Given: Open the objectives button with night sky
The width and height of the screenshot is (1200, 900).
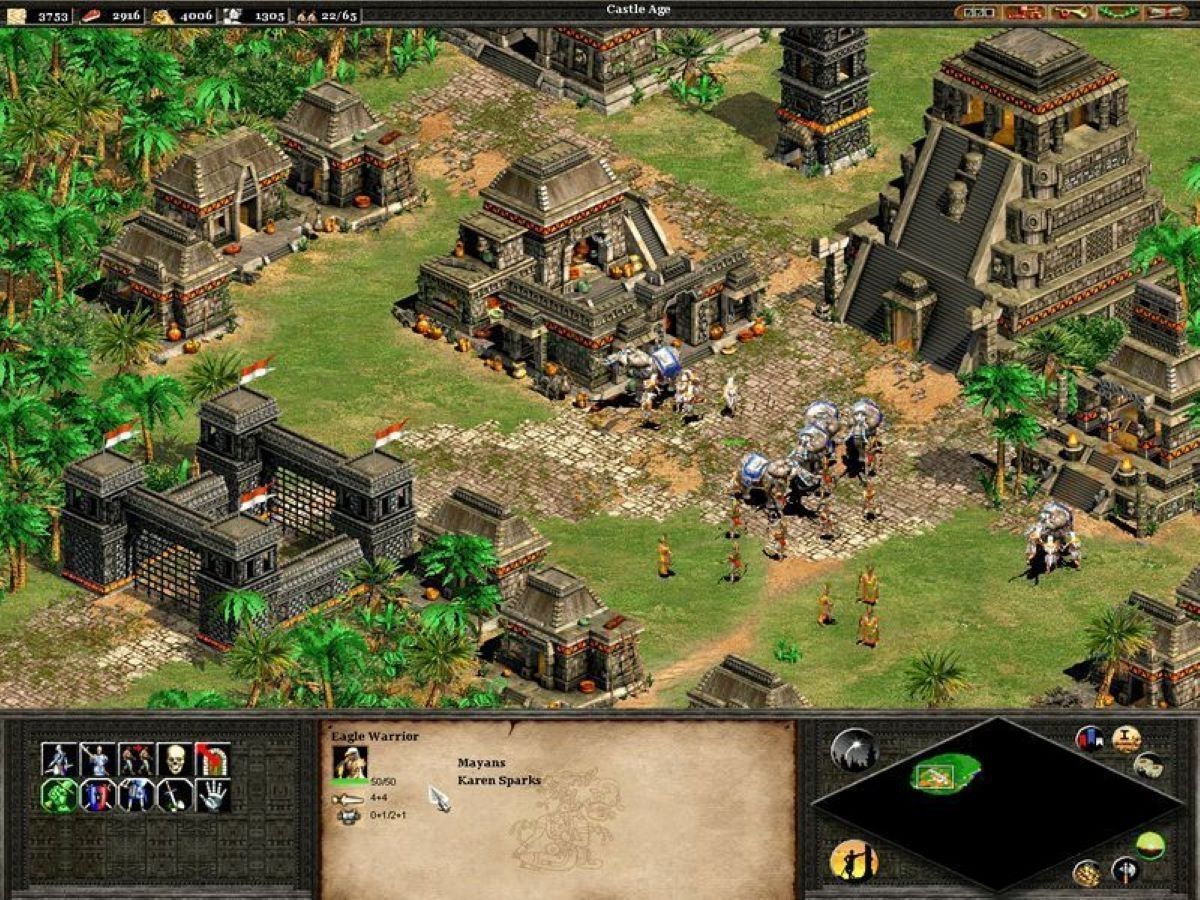Looking at the screenshot, I should (x=853, y=749).
